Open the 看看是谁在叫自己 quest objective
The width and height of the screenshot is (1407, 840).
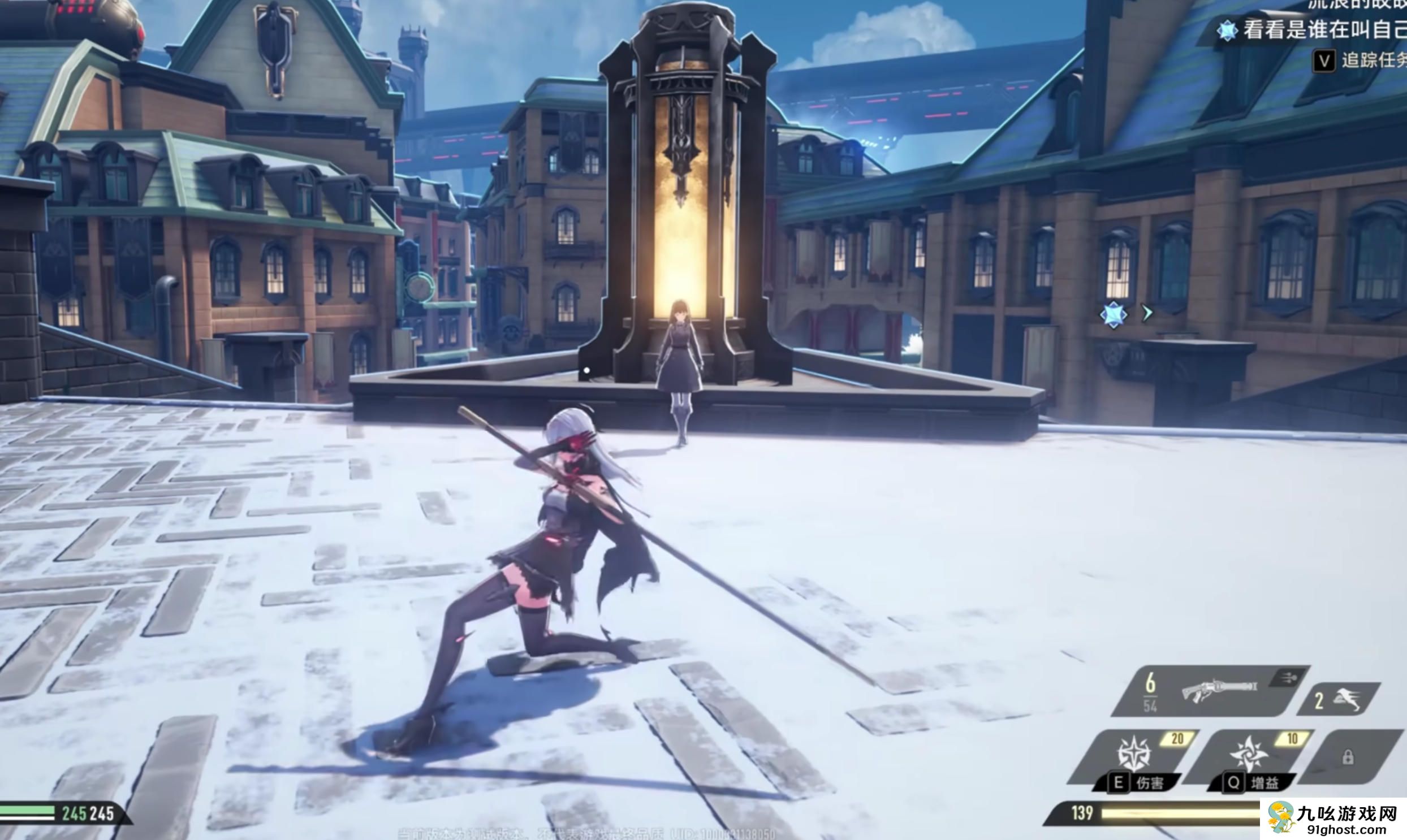click(1322, 30)
